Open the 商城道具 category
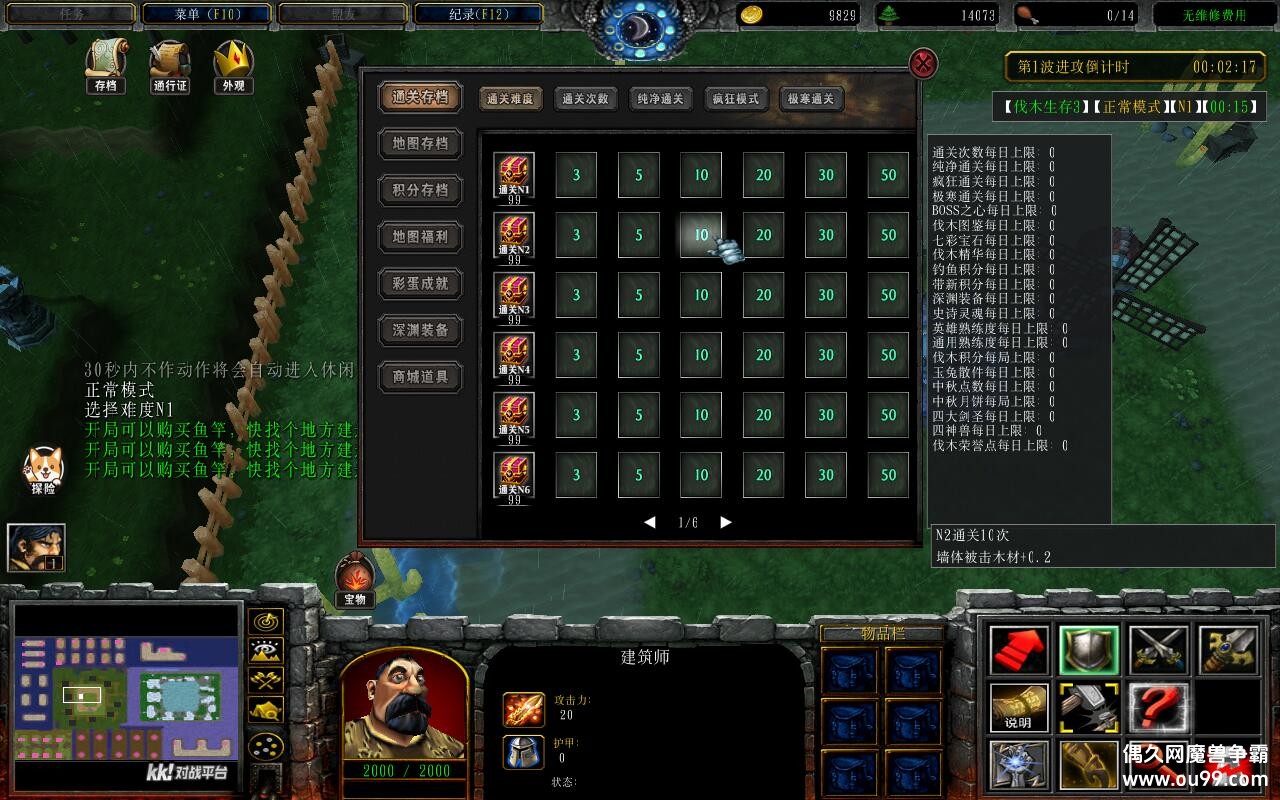Screen dimensions: 1280x800 [x=420, y=377]
